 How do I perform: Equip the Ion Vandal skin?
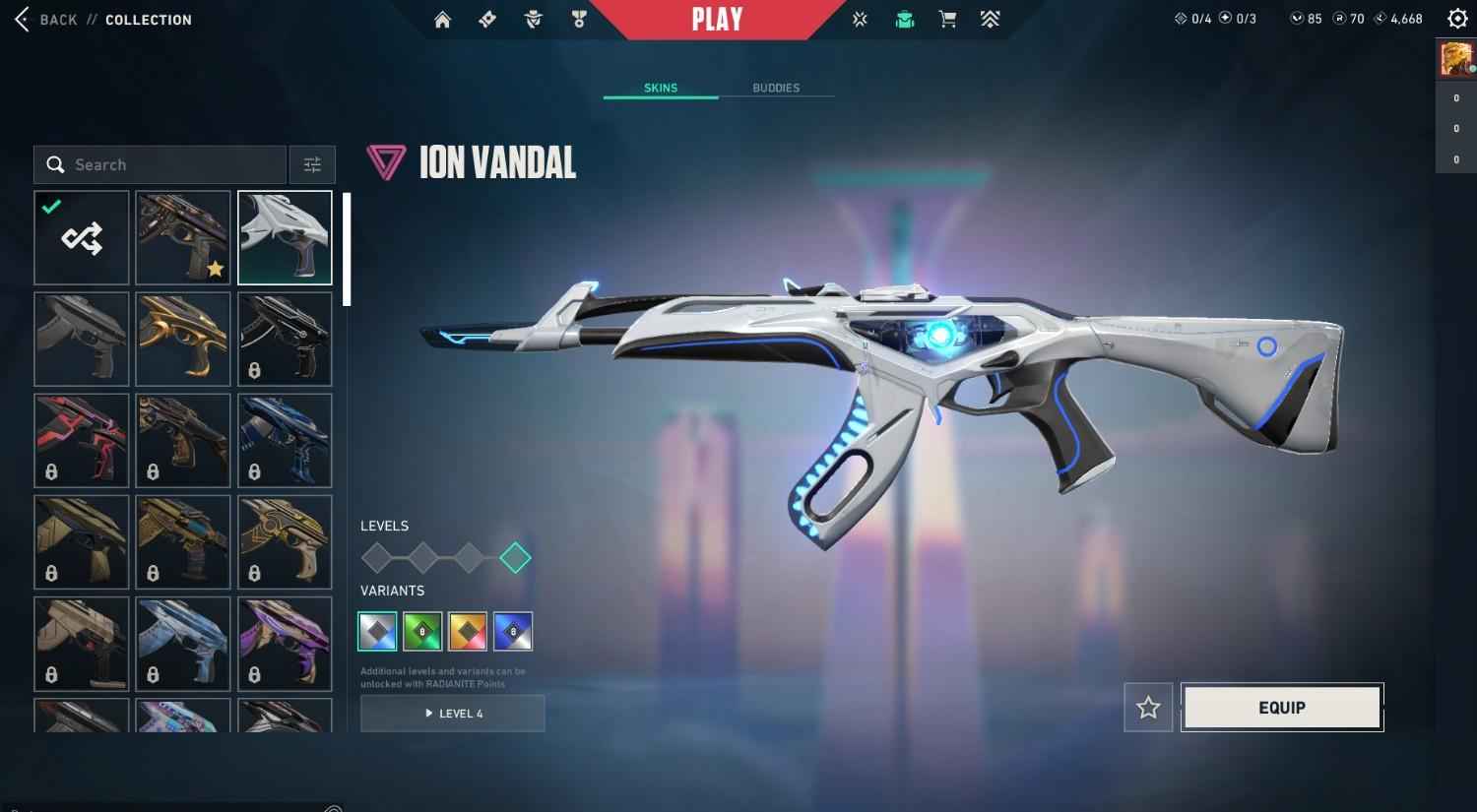pyautogui.click(x=1281, y=708)
